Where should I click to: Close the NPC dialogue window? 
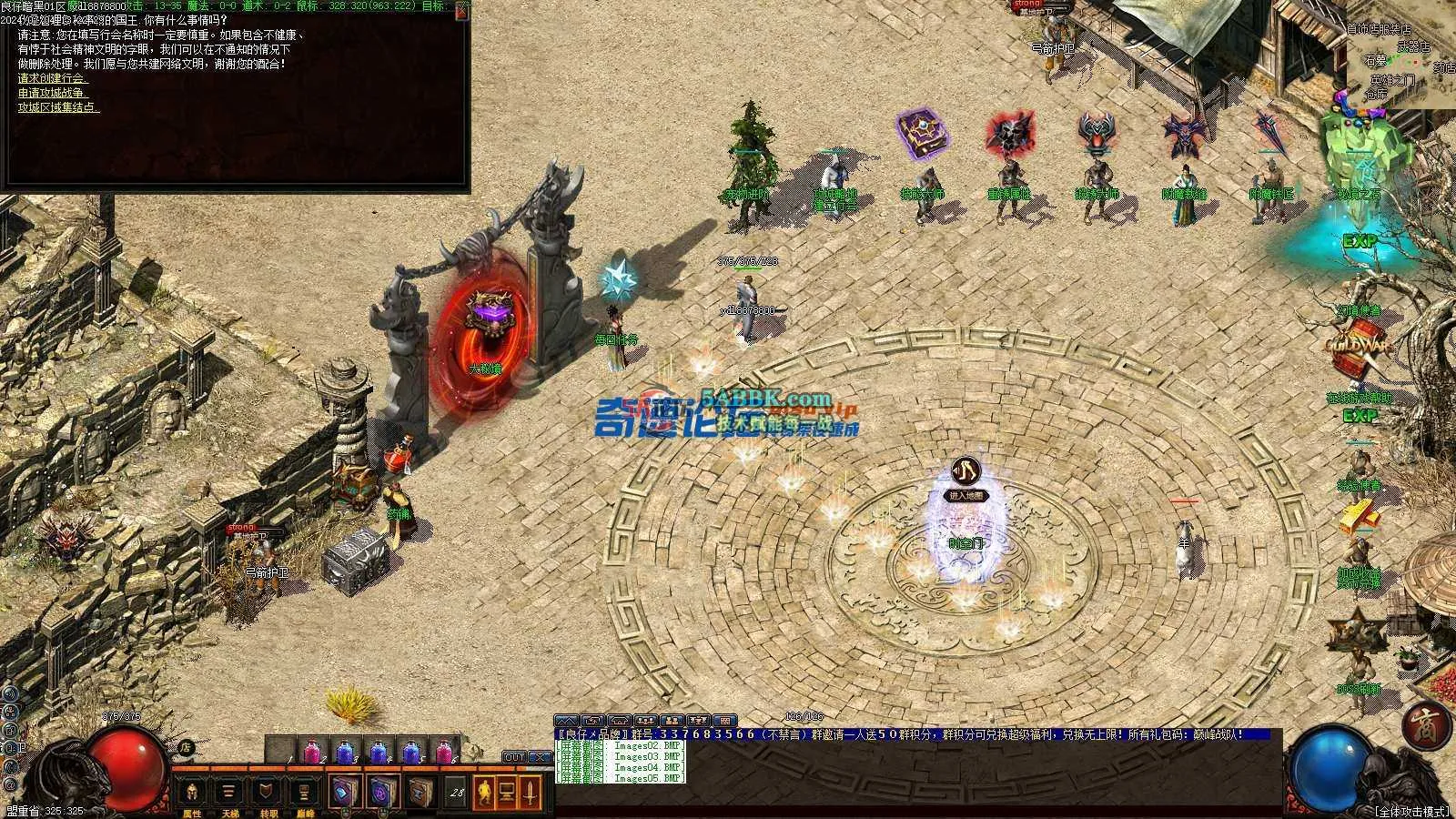pyautogui.click(x=463, y=8)
